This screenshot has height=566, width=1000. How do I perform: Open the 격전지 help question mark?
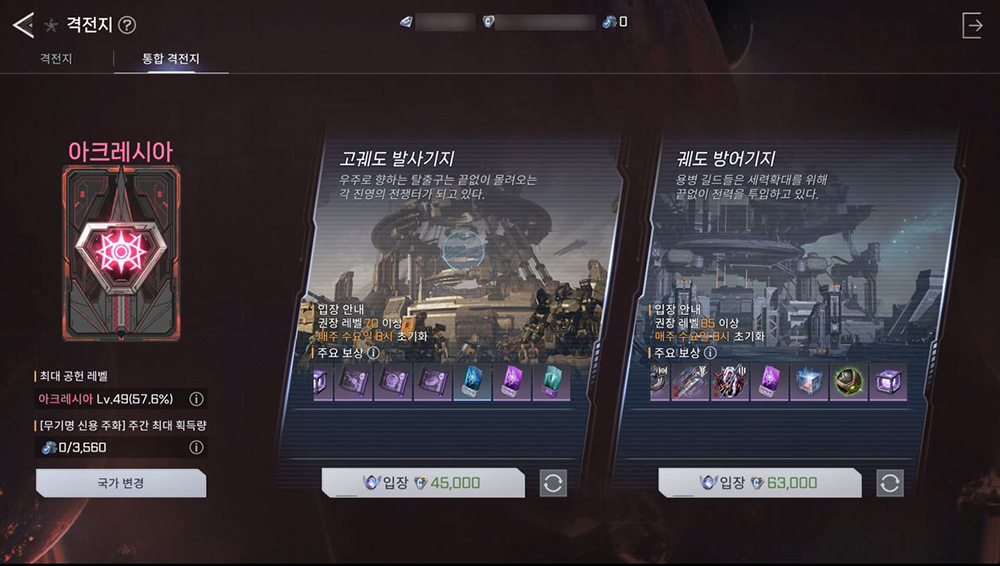coord(127,26)
